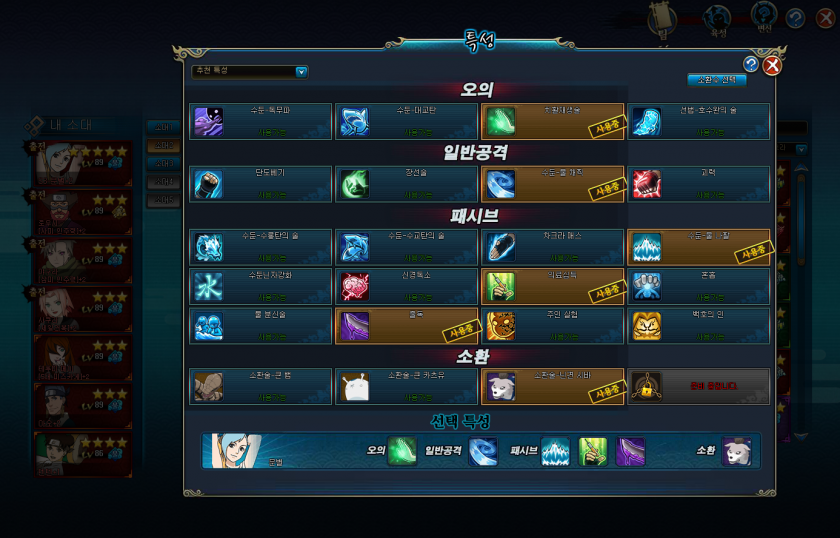Click the white dog summon in 선택 특성 bar
Screen dimensions: 840x538
737,452
